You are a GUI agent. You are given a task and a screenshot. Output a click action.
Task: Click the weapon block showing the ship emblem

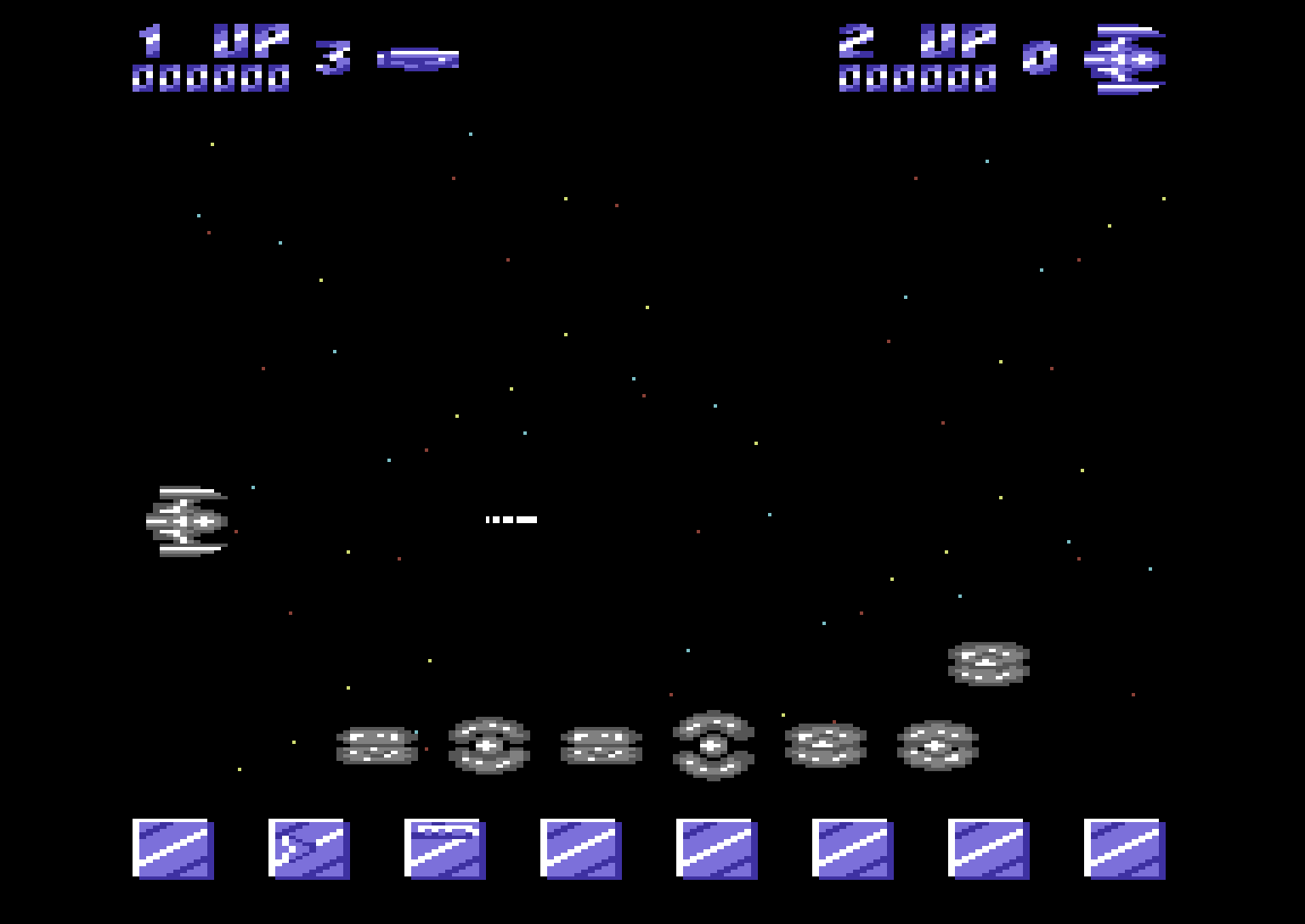pos(310,849)
